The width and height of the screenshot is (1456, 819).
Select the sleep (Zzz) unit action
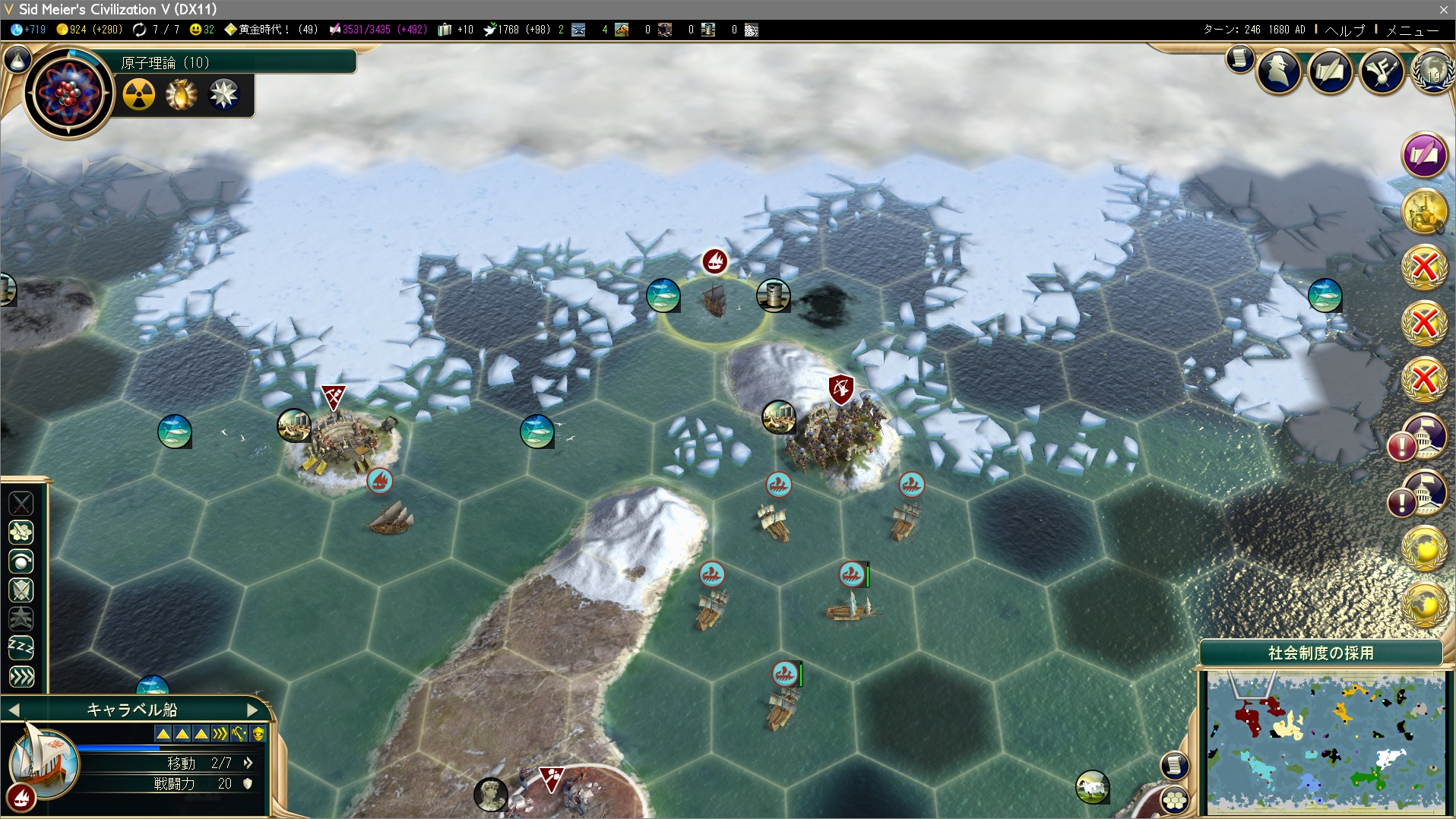click(x=21, y=647)
